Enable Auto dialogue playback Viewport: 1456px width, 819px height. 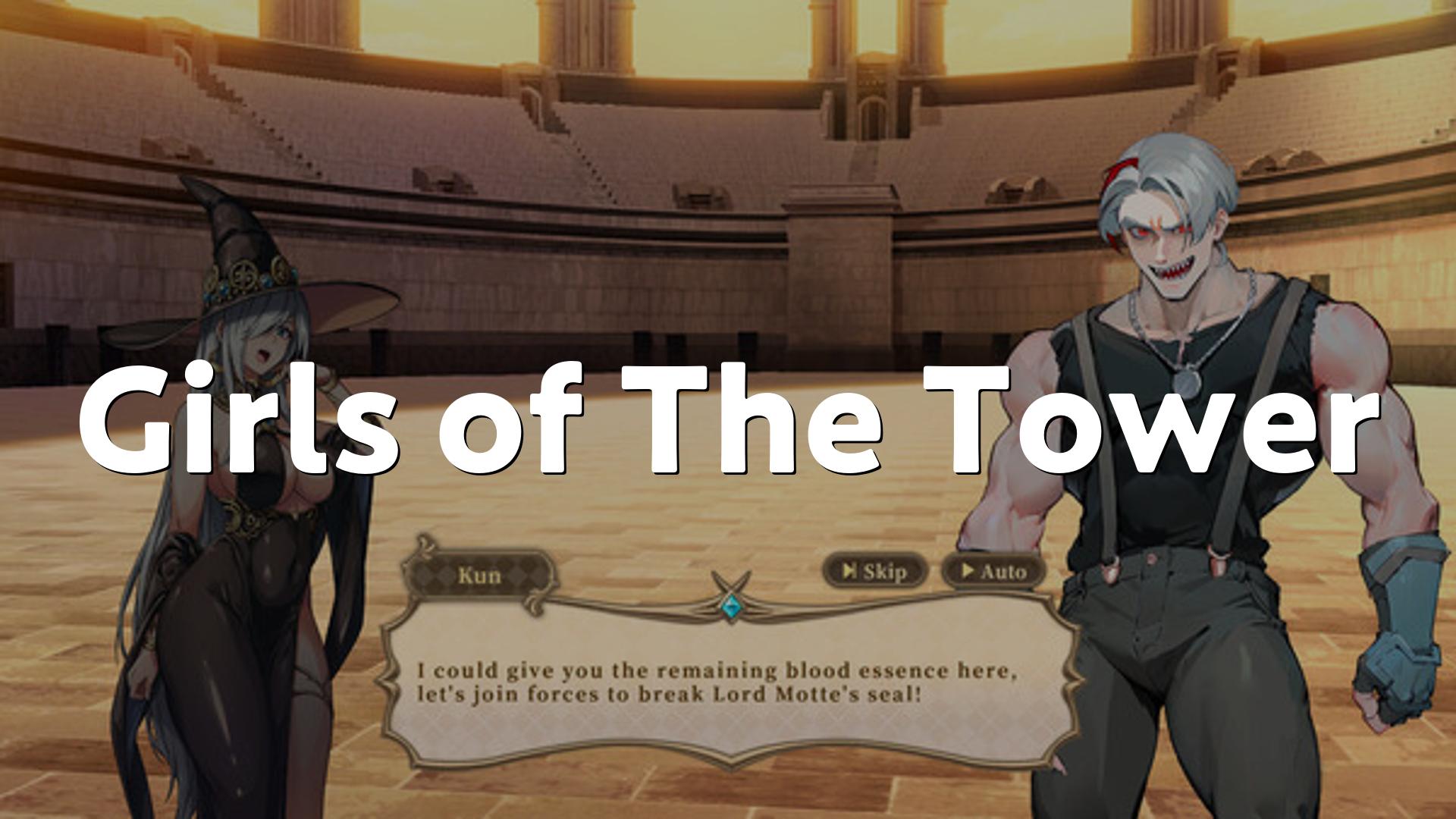click(x=993, y=571)
